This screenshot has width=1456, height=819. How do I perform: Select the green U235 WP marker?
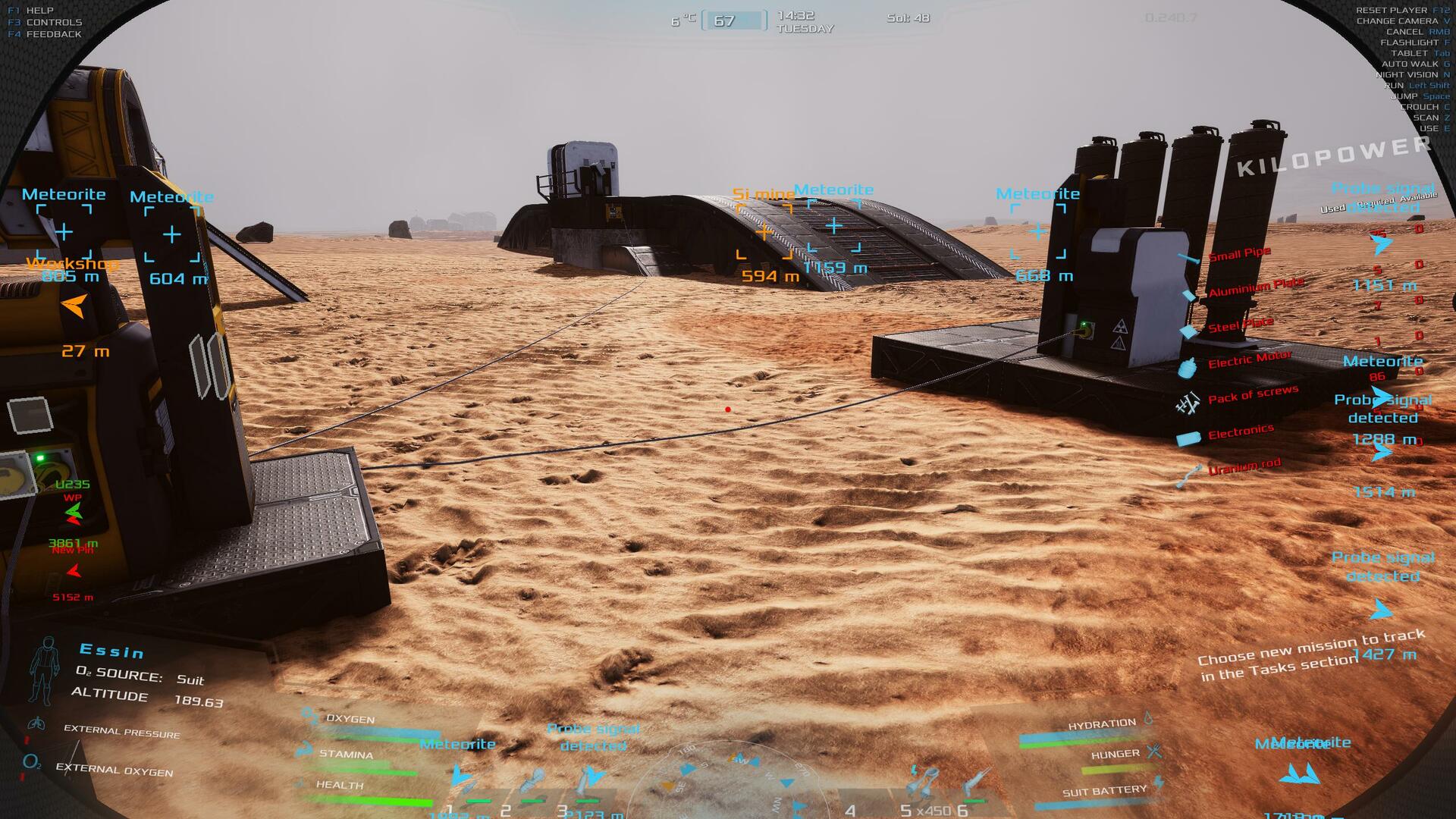coord(73,513)
